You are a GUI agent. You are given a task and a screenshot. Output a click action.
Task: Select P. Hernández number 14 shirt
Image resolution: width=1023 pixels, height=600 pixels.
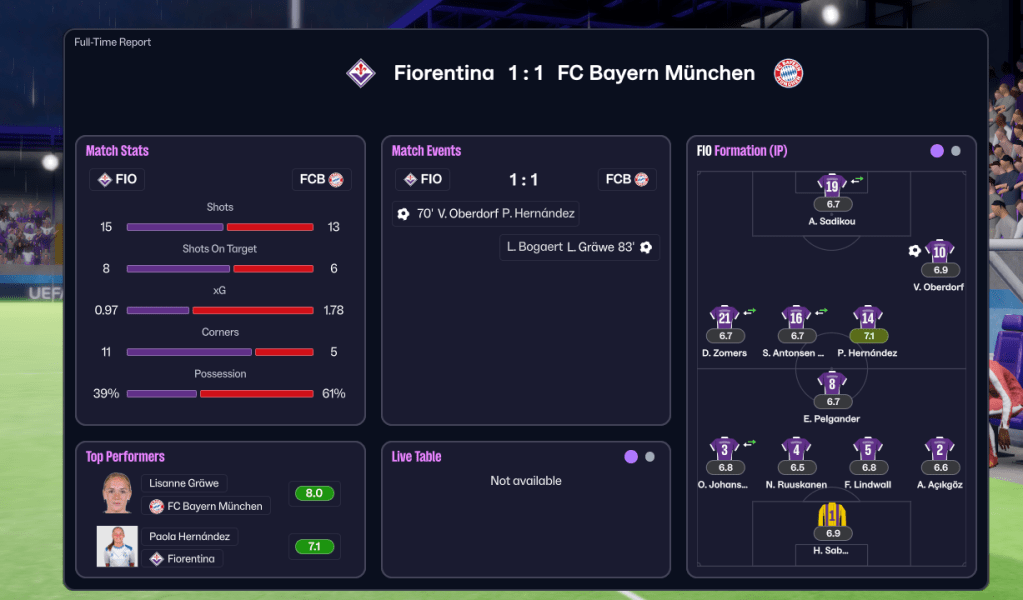(x=868, y=318)
